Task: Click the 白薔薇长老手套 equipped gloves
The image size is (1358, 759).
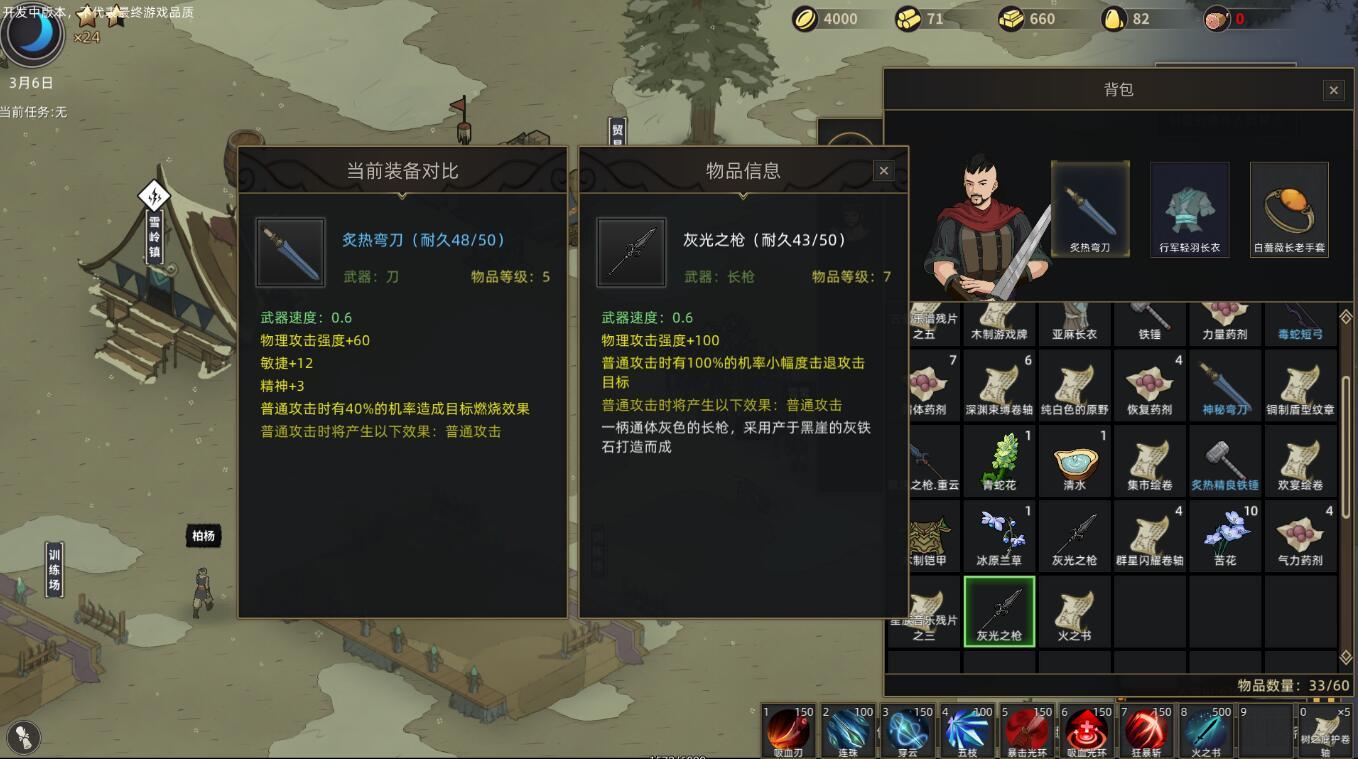Action: (x=1288, y=207)
